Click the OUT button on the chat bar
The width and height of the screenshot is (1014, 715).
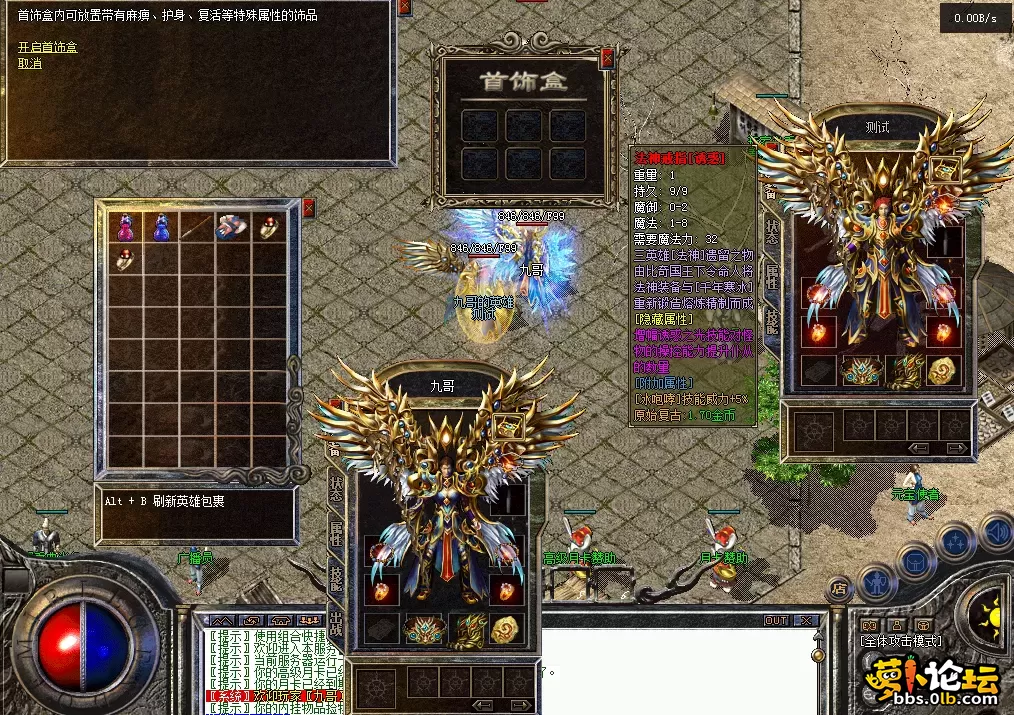point(776,620)
